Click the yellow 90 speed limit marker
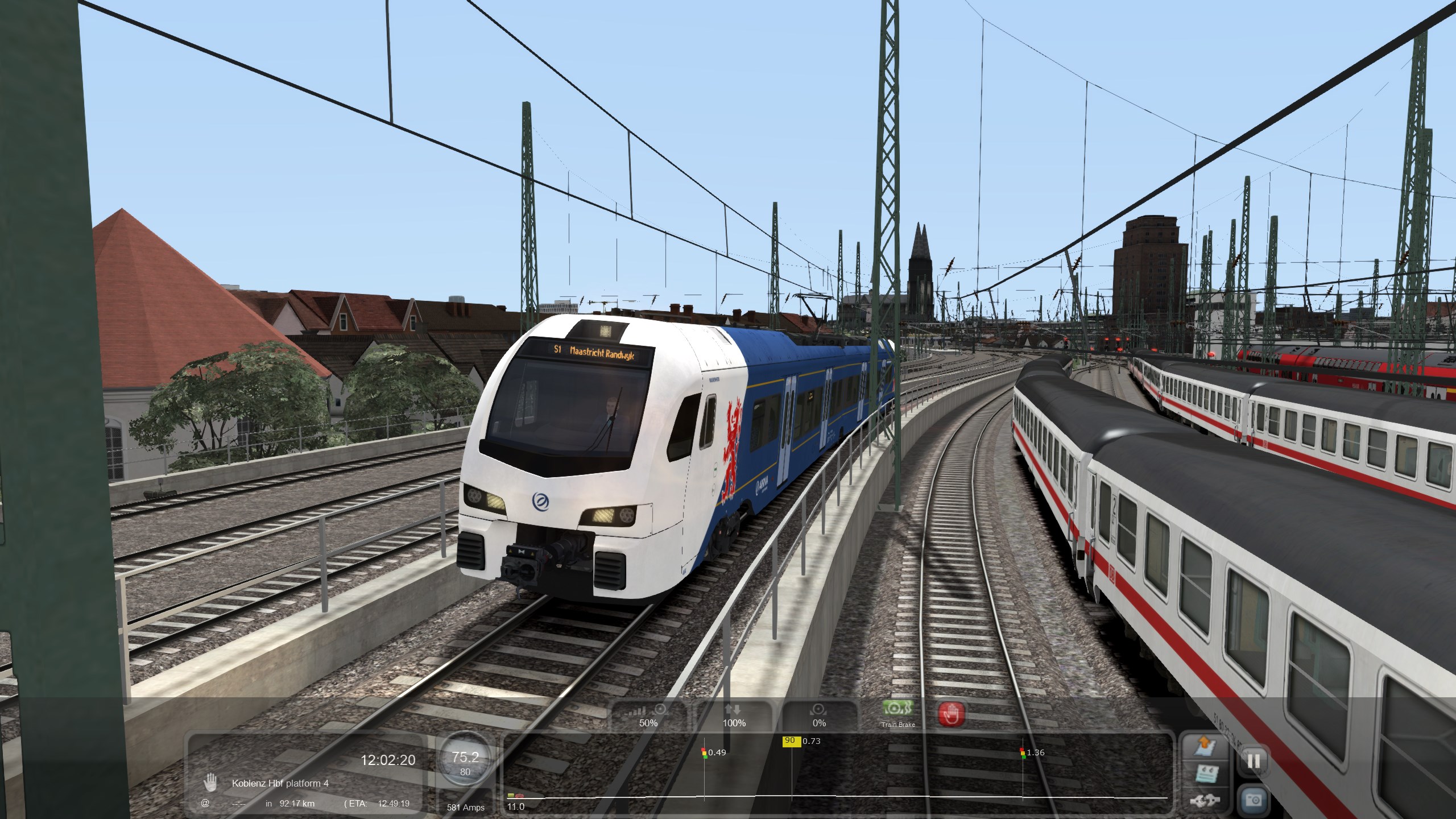This screenshot has height=819, width=1456. point(790,741)
